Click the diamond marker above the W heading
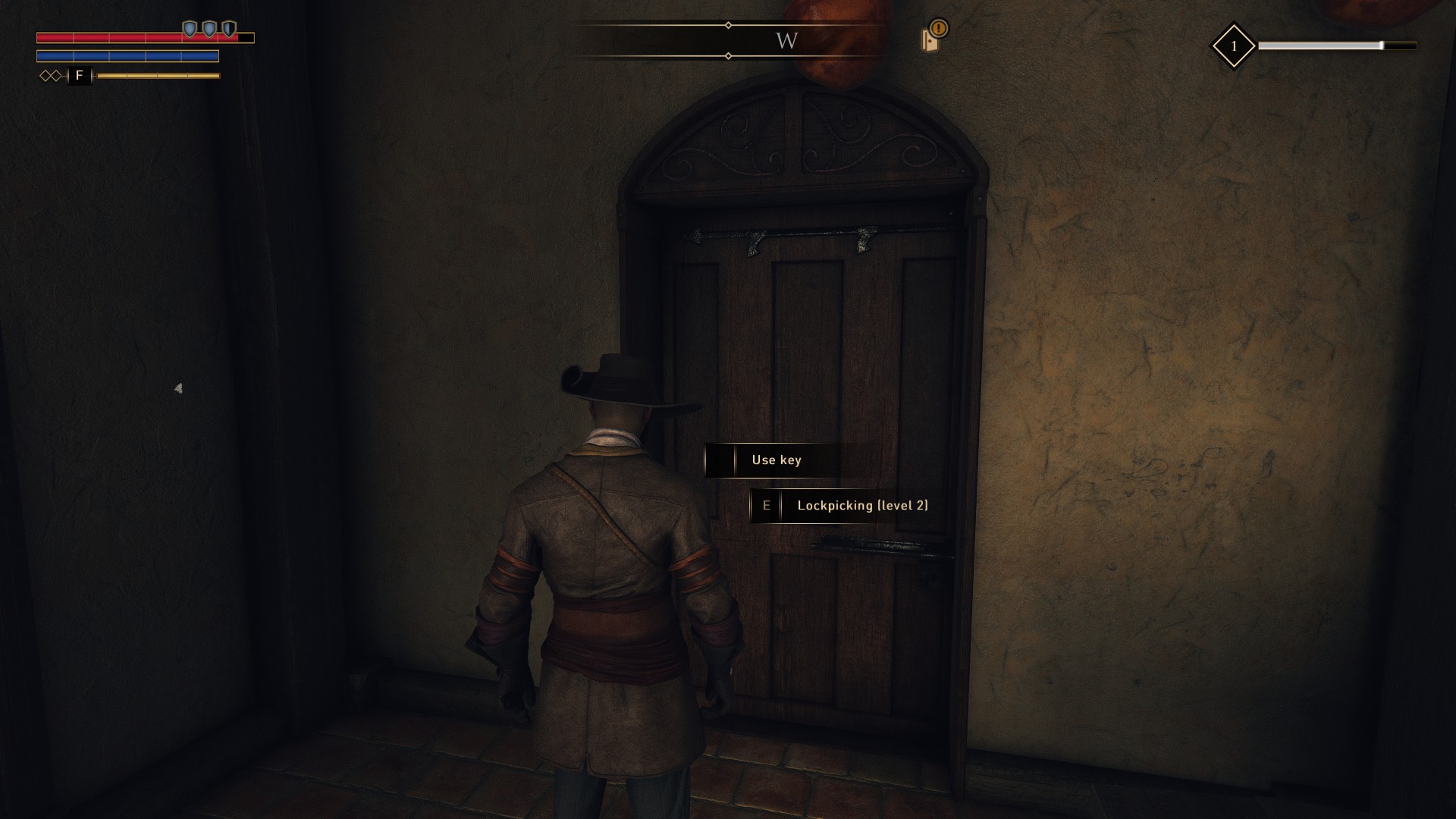The height and width of the screenshot is (819, 1456). [x=729, y=24]
